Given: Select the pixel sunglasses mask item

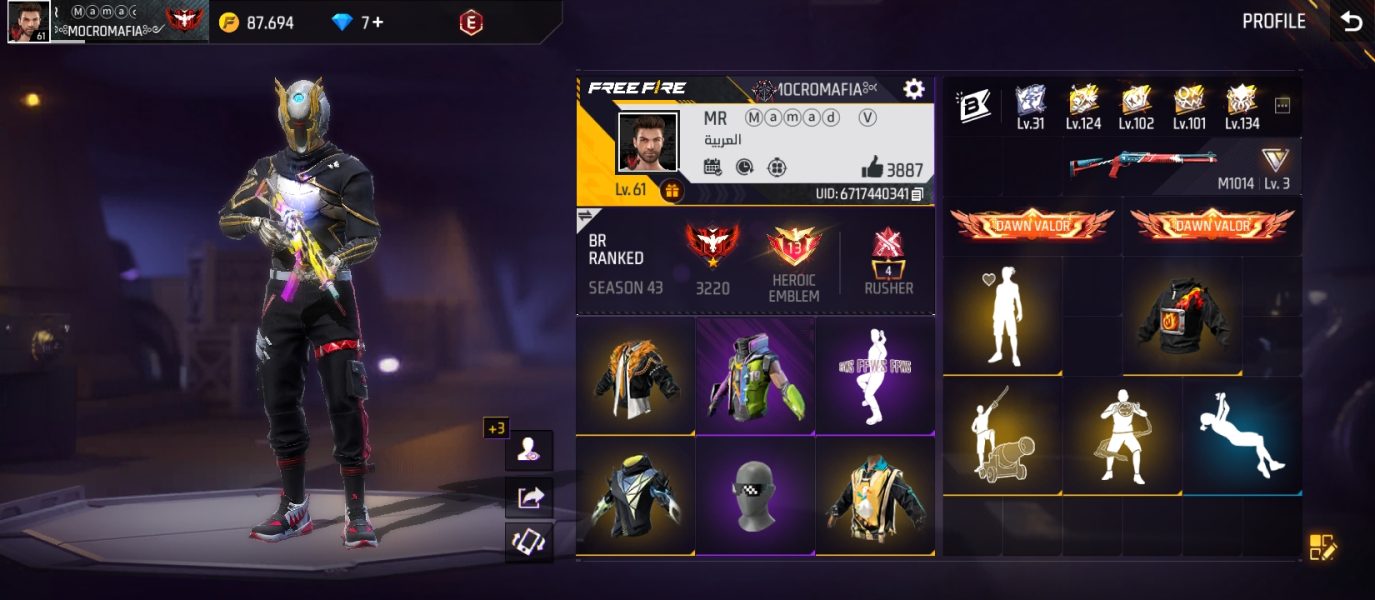Looking at the screenshot, I should 755,497.
